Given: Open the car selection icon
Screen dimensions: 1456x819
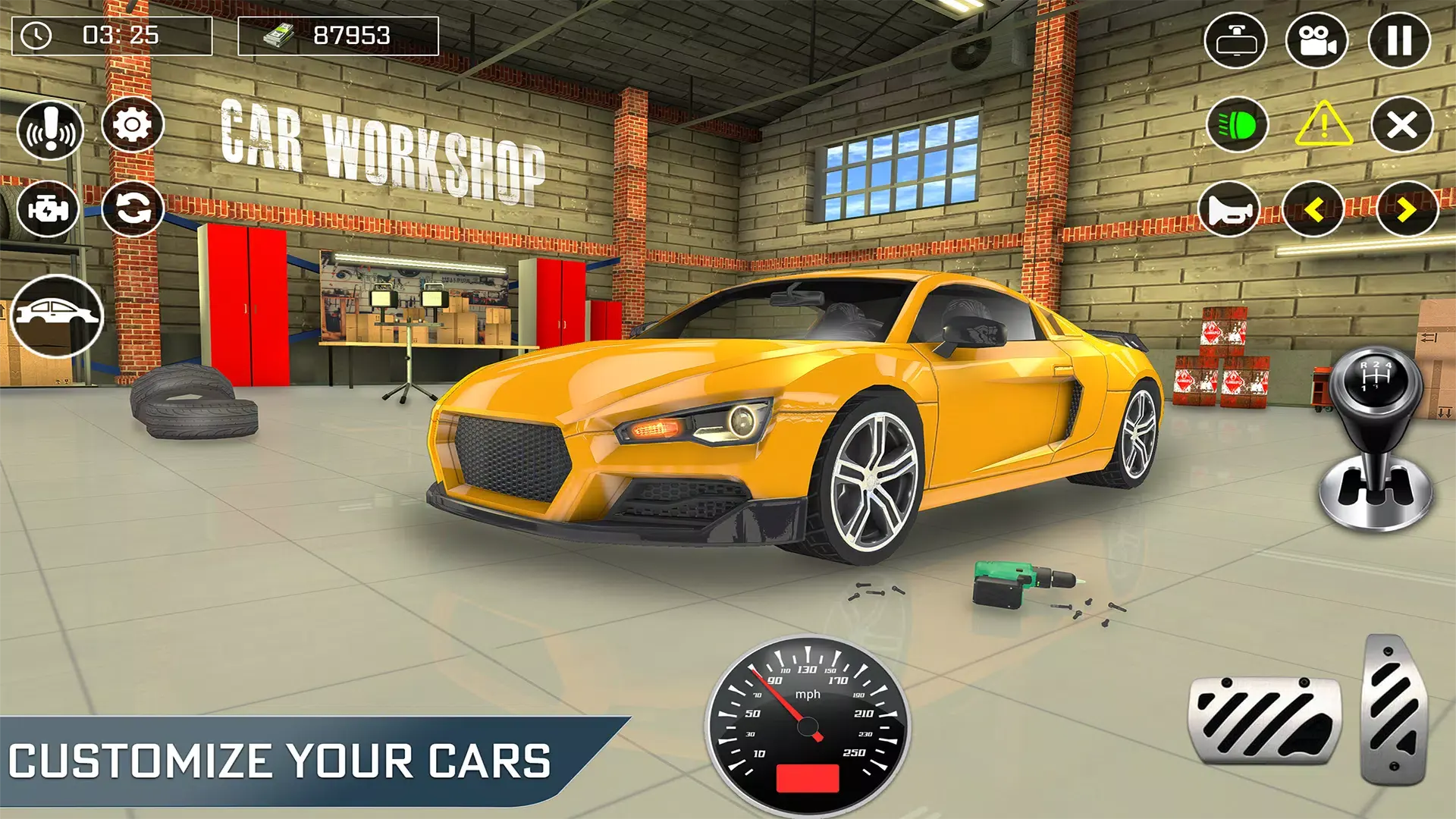Looking at the screenshot, I should coord(57,315).
